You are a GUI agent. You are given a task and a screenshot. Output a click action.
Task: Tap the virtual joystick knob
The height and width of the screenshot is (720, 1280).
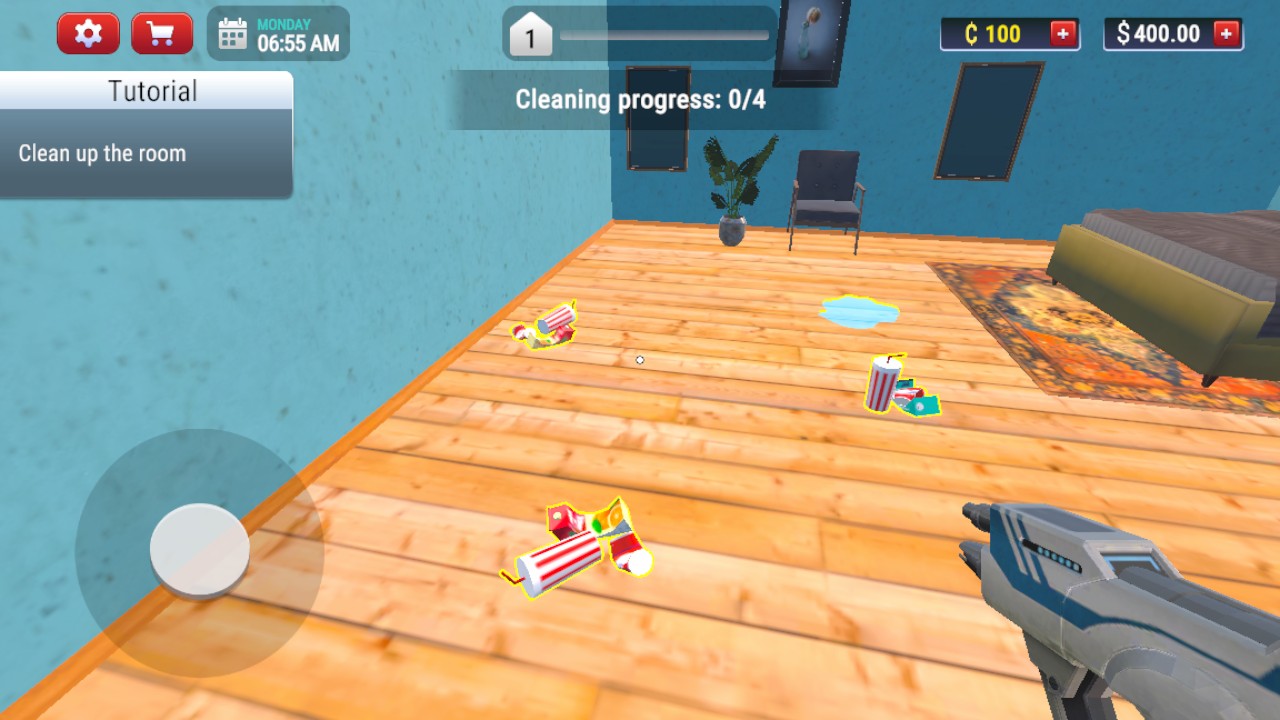[x=199, y=549]
